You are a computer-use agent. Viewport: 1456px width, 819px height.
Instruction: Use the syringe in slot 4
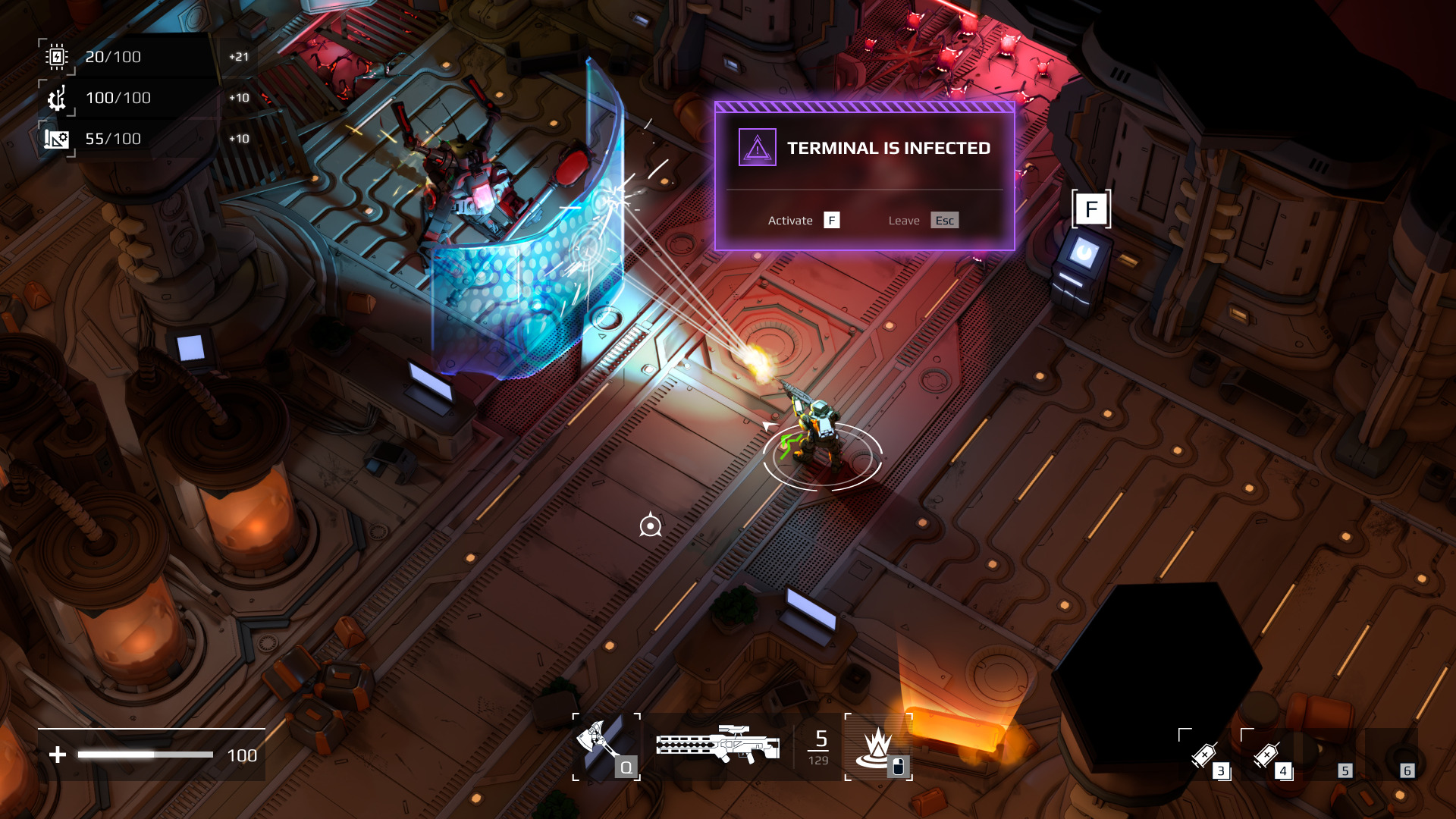point(1267,755)
